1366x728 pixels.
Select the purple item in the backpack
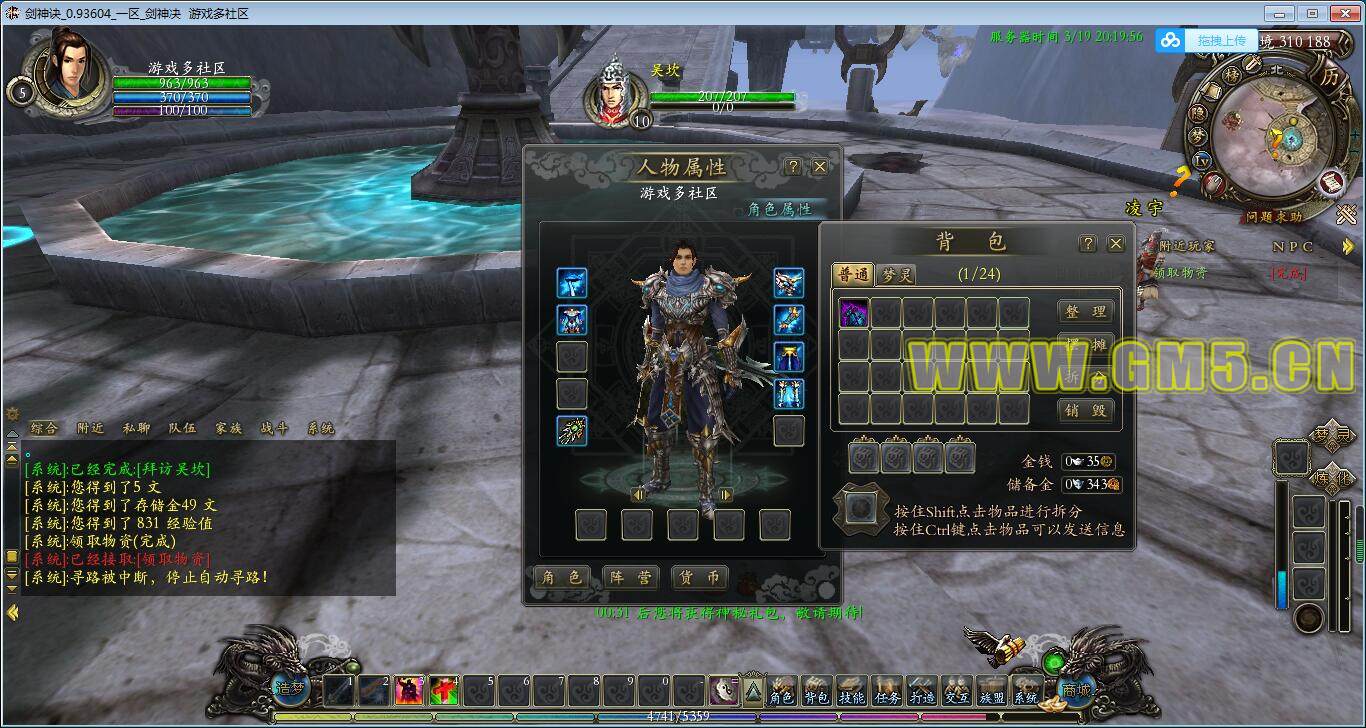point(854,314)
